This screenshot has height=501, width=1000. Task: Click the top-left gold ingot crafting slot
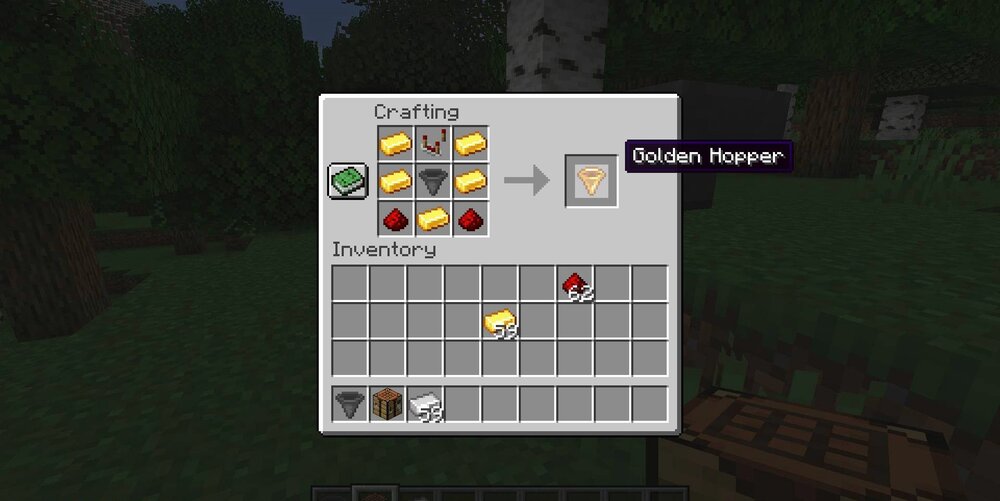tap(396, 144)
